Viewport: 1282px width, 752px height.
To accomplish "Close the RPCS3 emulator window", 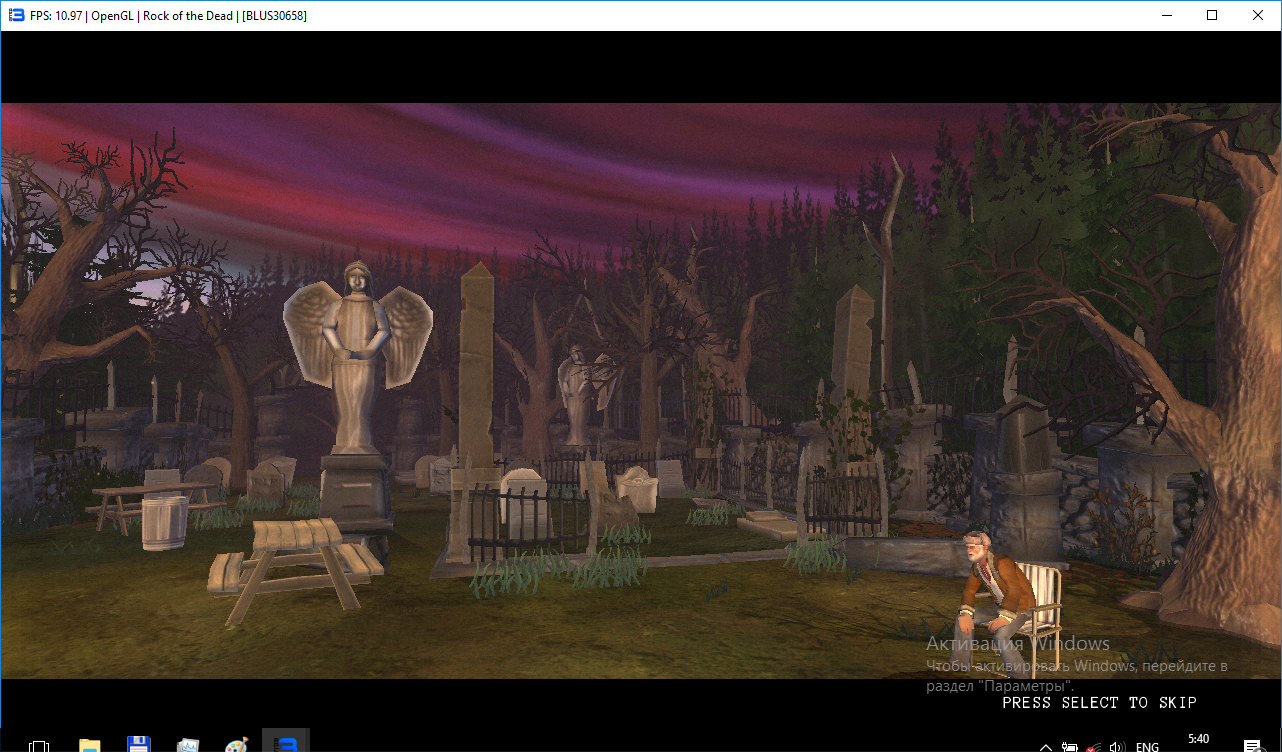I will point(1258,15).
